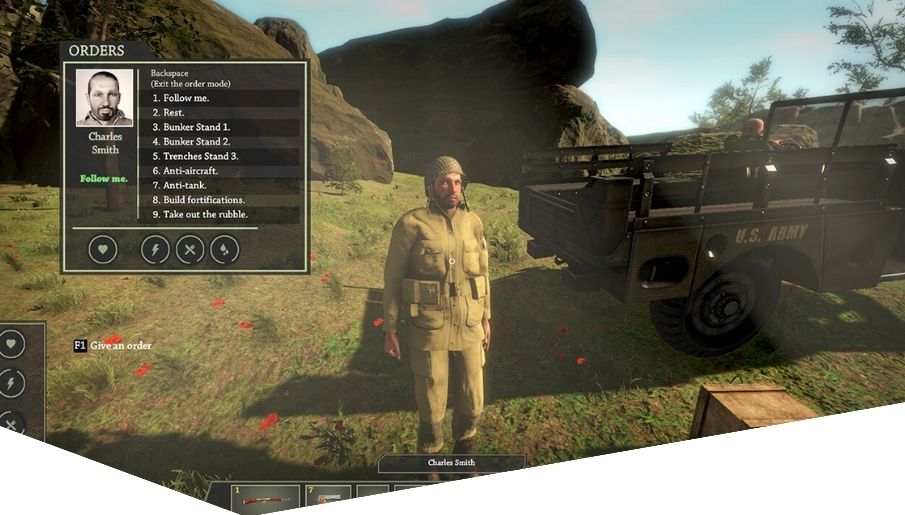
Task: Click Charles Smith's portrait in the Orders panel
Action: 104,97
